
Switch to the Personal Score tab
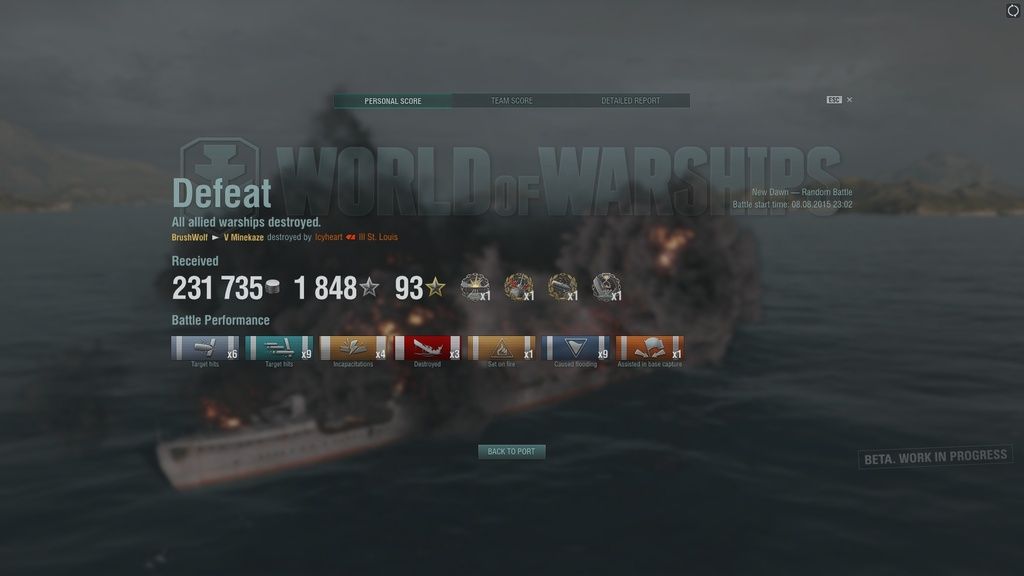tap(393, 101)
